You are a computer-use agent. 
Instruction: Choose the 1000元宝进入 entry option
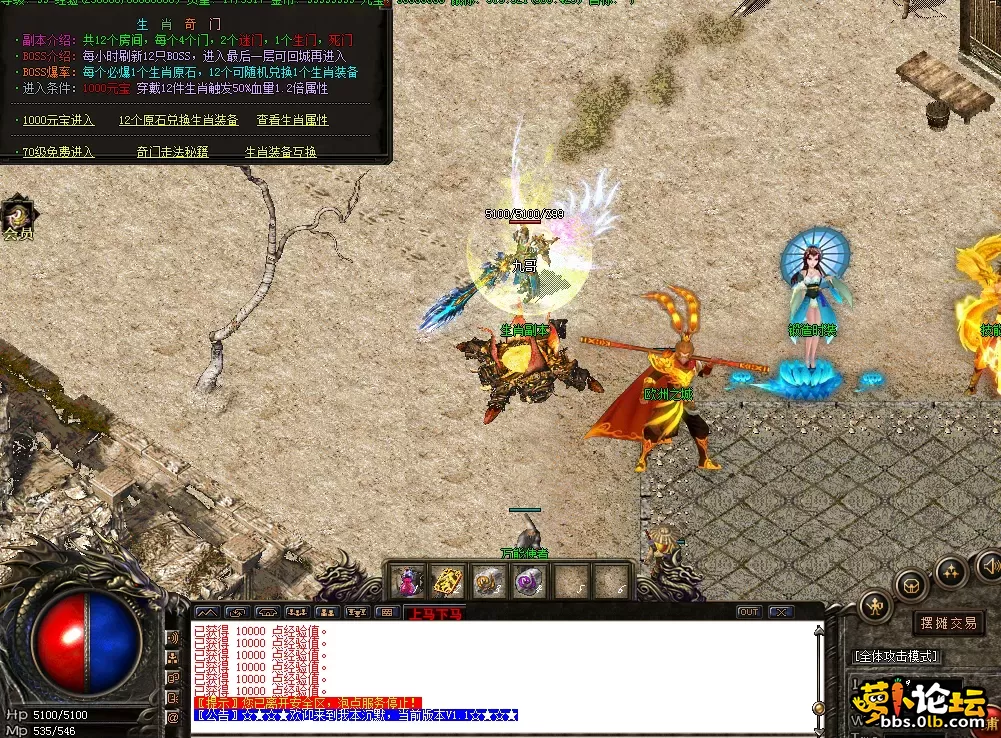coord(58,120)
